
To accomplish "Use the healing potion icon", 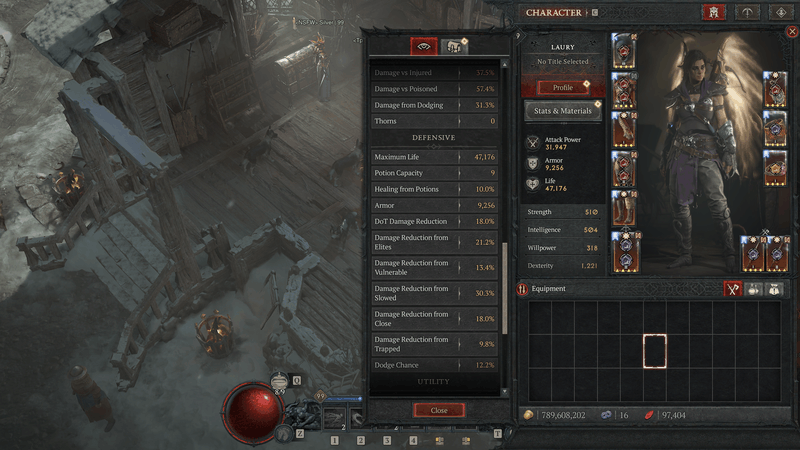I will (281, 382).
